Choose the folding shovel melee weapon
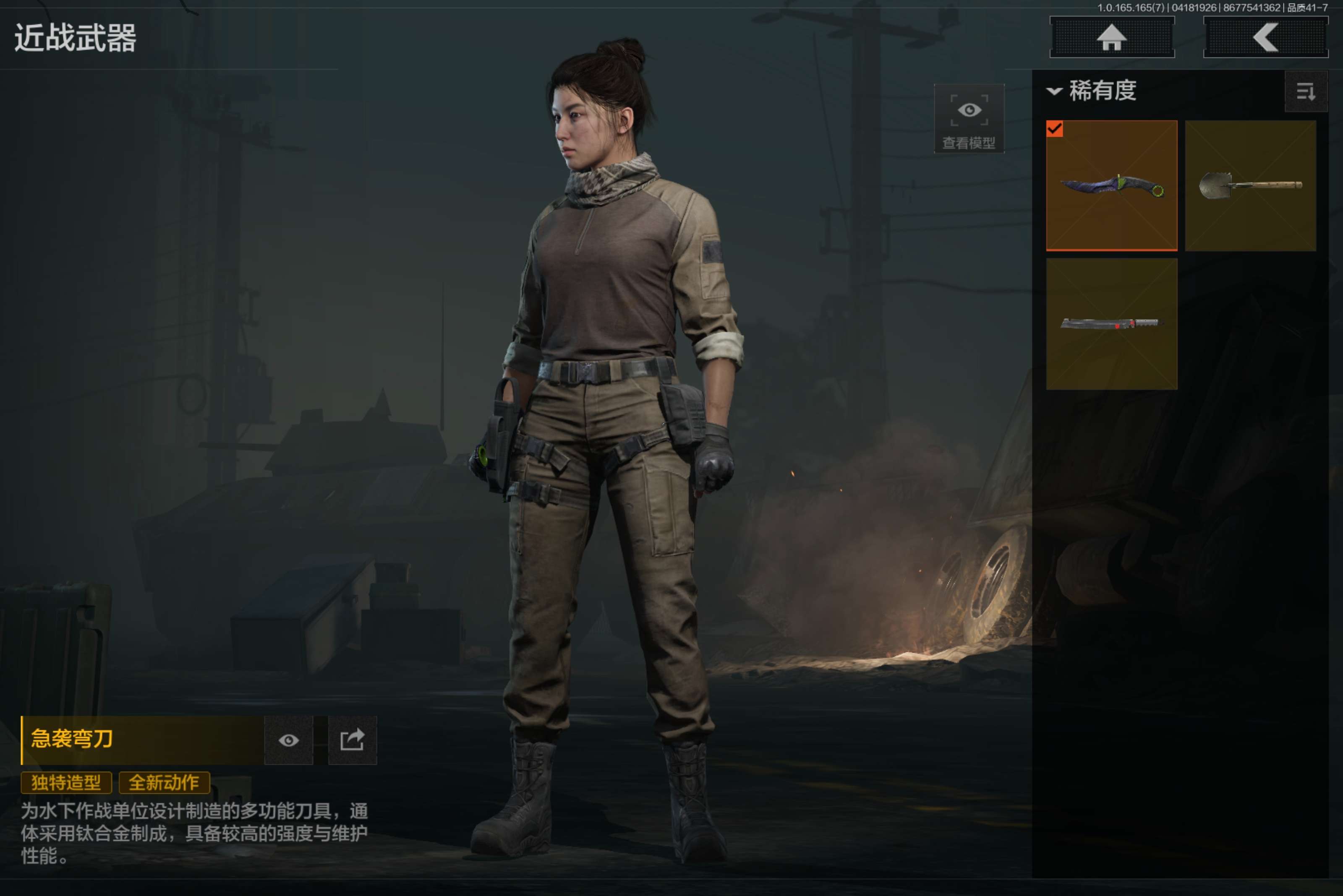The height and width of the screenshot is (896, 1343). pos(1250,186)
